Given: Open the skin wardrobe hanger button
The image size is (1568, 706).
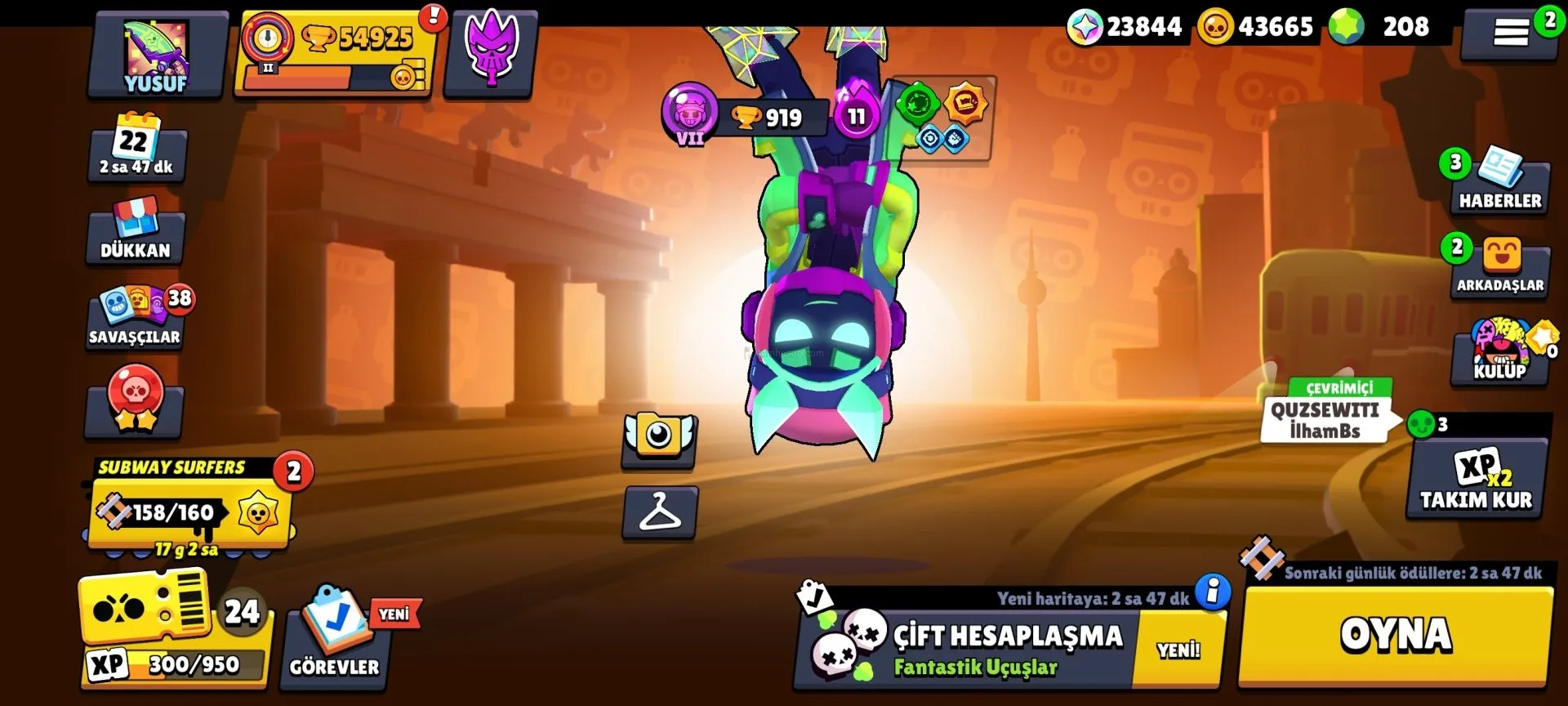Looking at the screenshot, I should 660,512.
